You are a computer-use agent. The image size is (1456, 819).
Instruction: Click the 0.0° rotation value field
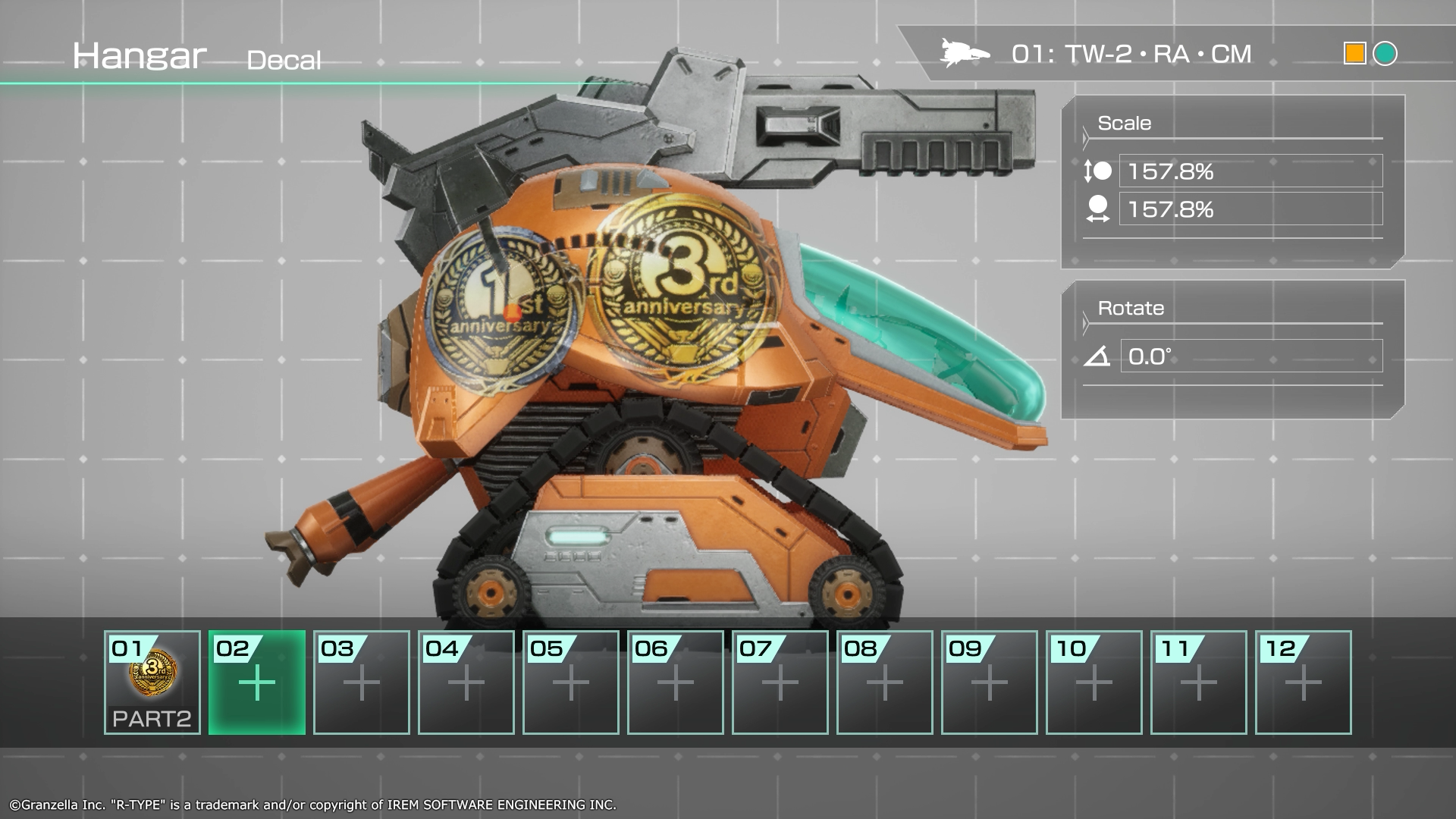tap(1251, 353)
